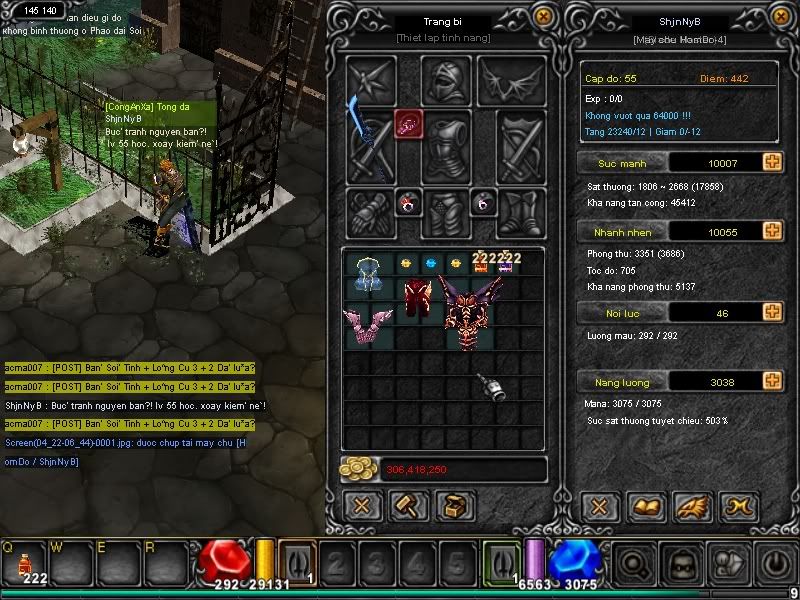Add a point to Noi luc
The image size is (800, 600).
[772, 313]
